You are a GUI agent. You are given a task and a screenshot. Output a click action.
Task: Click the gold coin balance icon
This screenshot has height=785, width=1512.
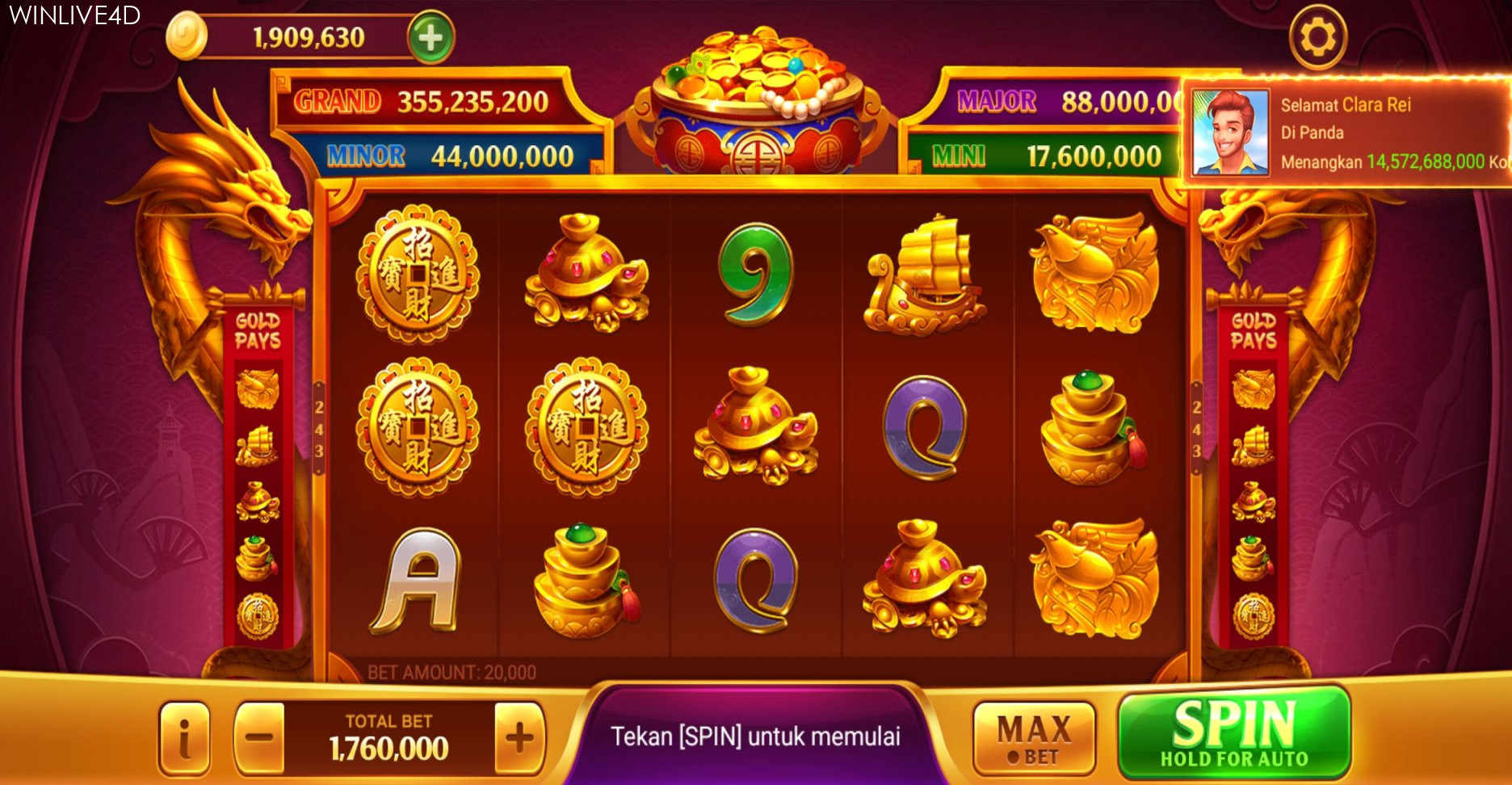tap(187, 36)
